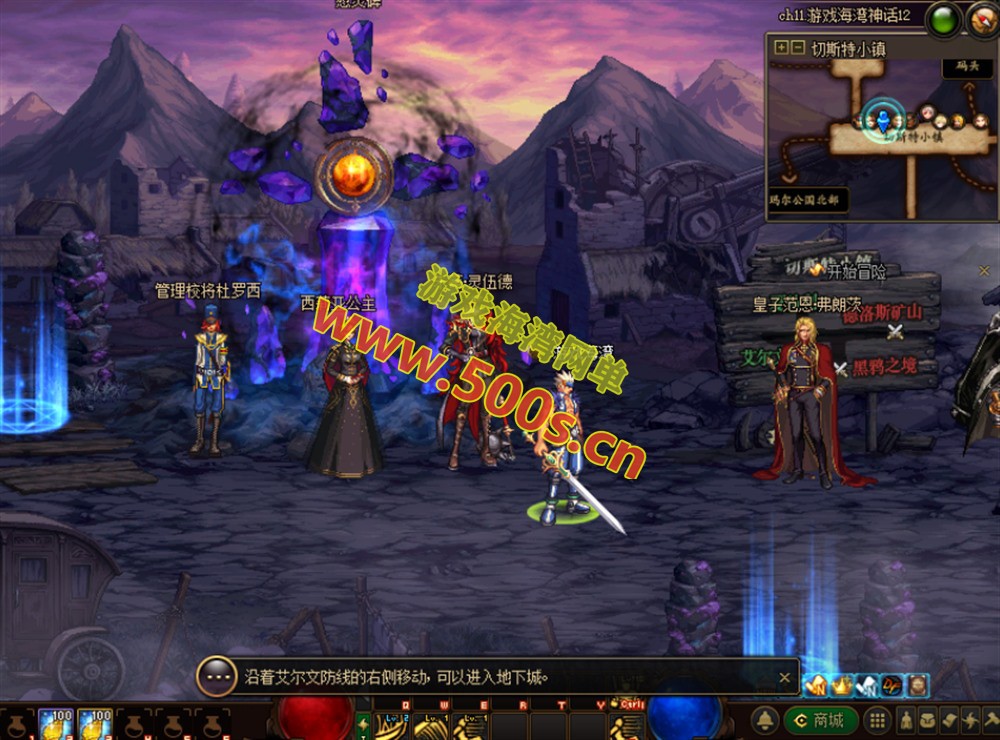
Task: Open the character info icon
Action: (906, 720)
